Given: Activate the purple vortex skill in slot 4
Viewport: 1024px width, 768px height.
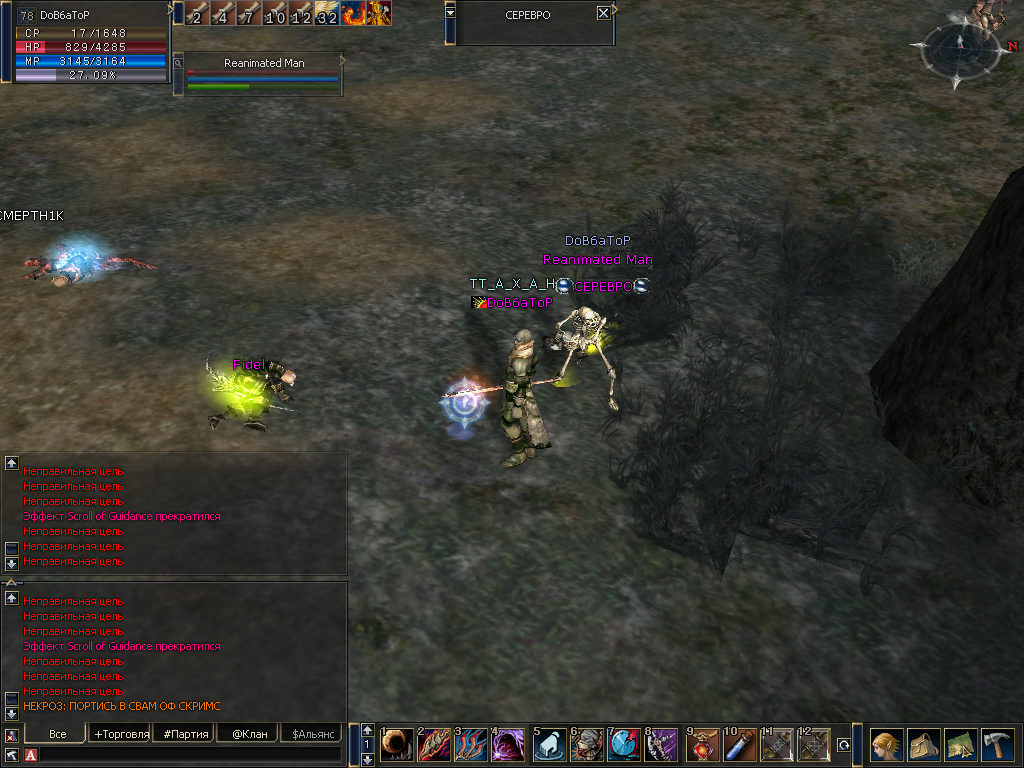Looking at the screenshot, I should pyautogui.click(x=508, y=745).
